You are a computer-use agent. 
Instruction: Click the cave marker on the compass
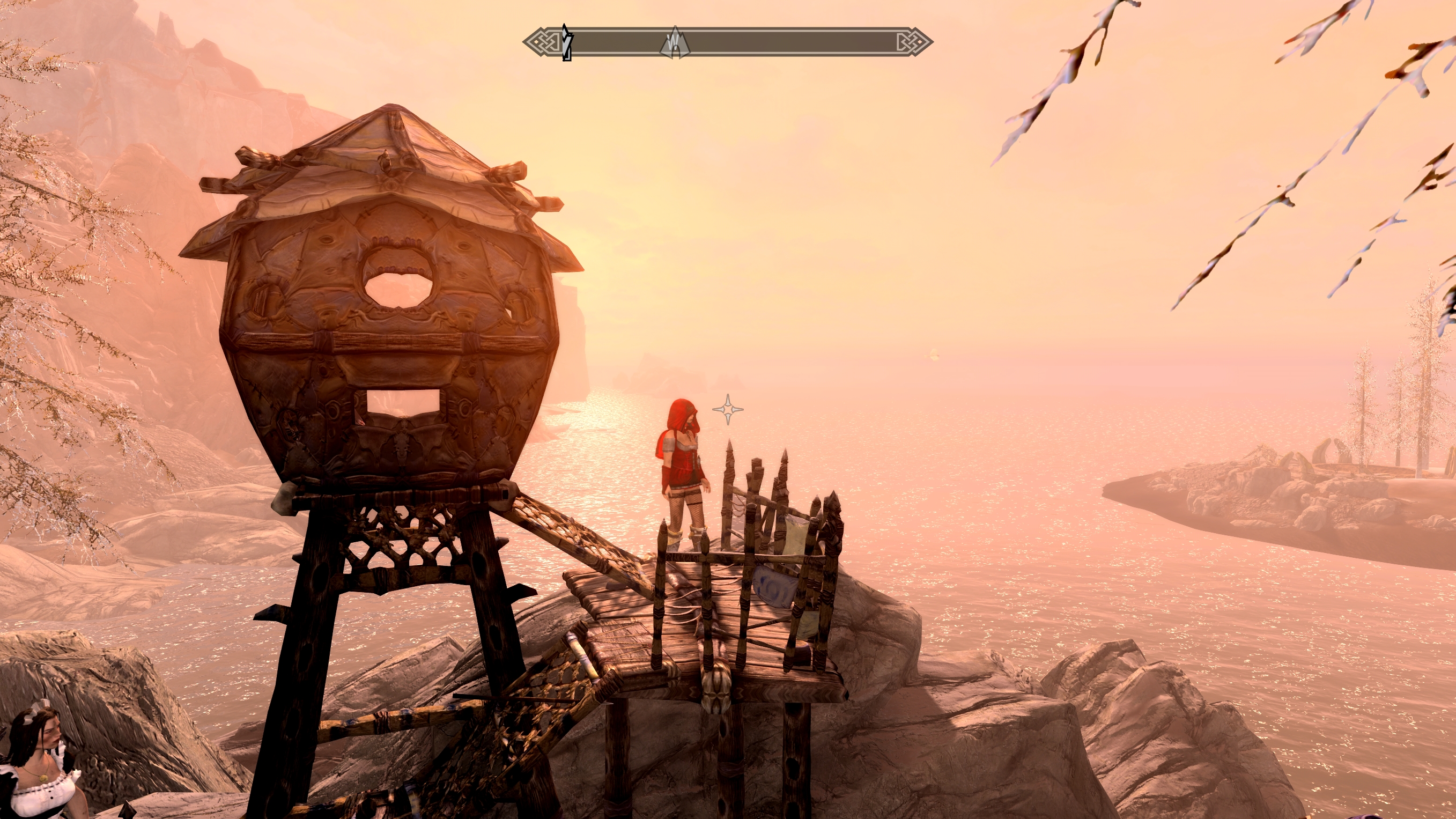tap(674, 43)
